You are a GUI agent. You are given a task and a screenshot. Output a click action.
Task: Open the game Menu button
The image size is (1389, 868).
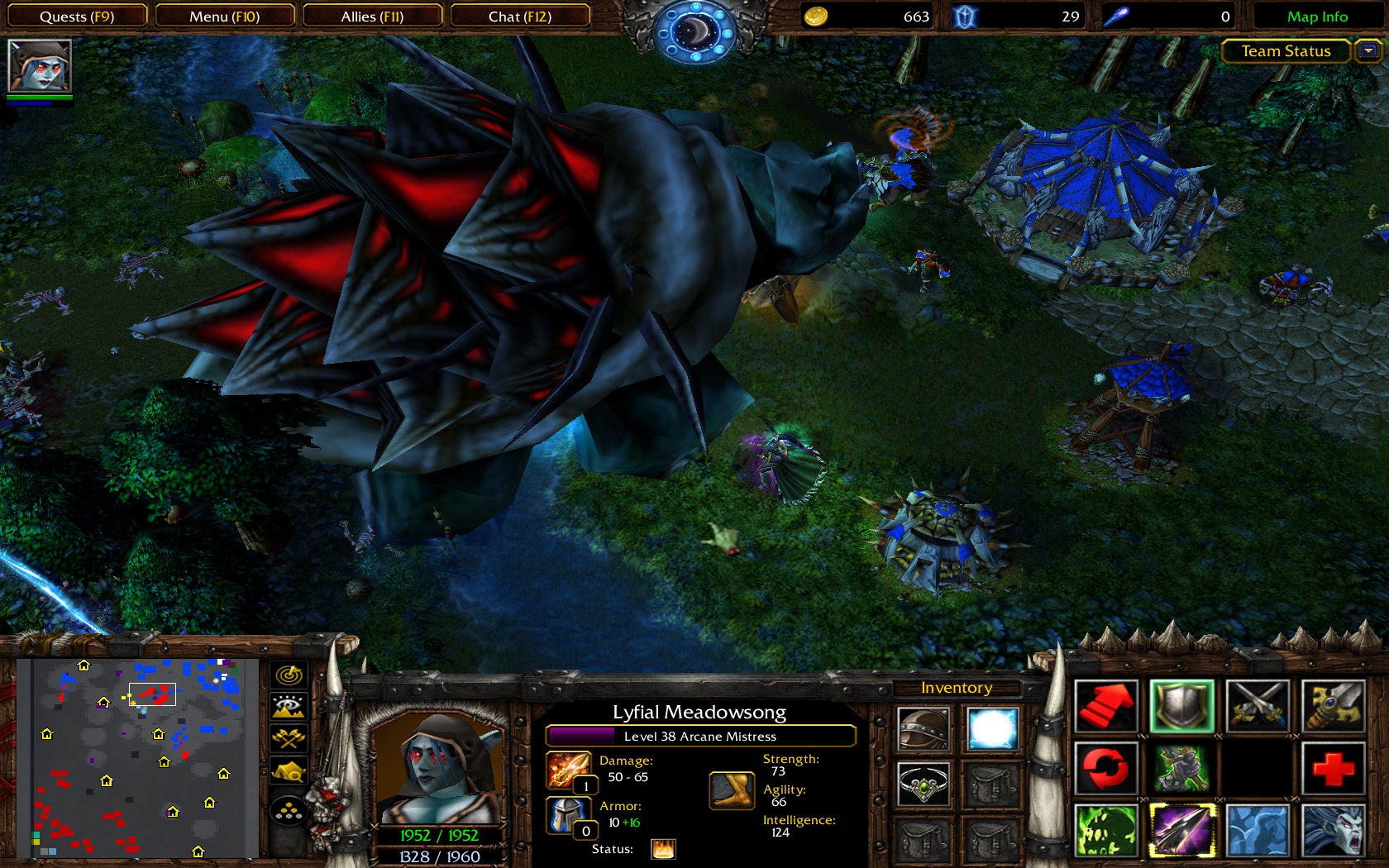click(x=224, y=17)
